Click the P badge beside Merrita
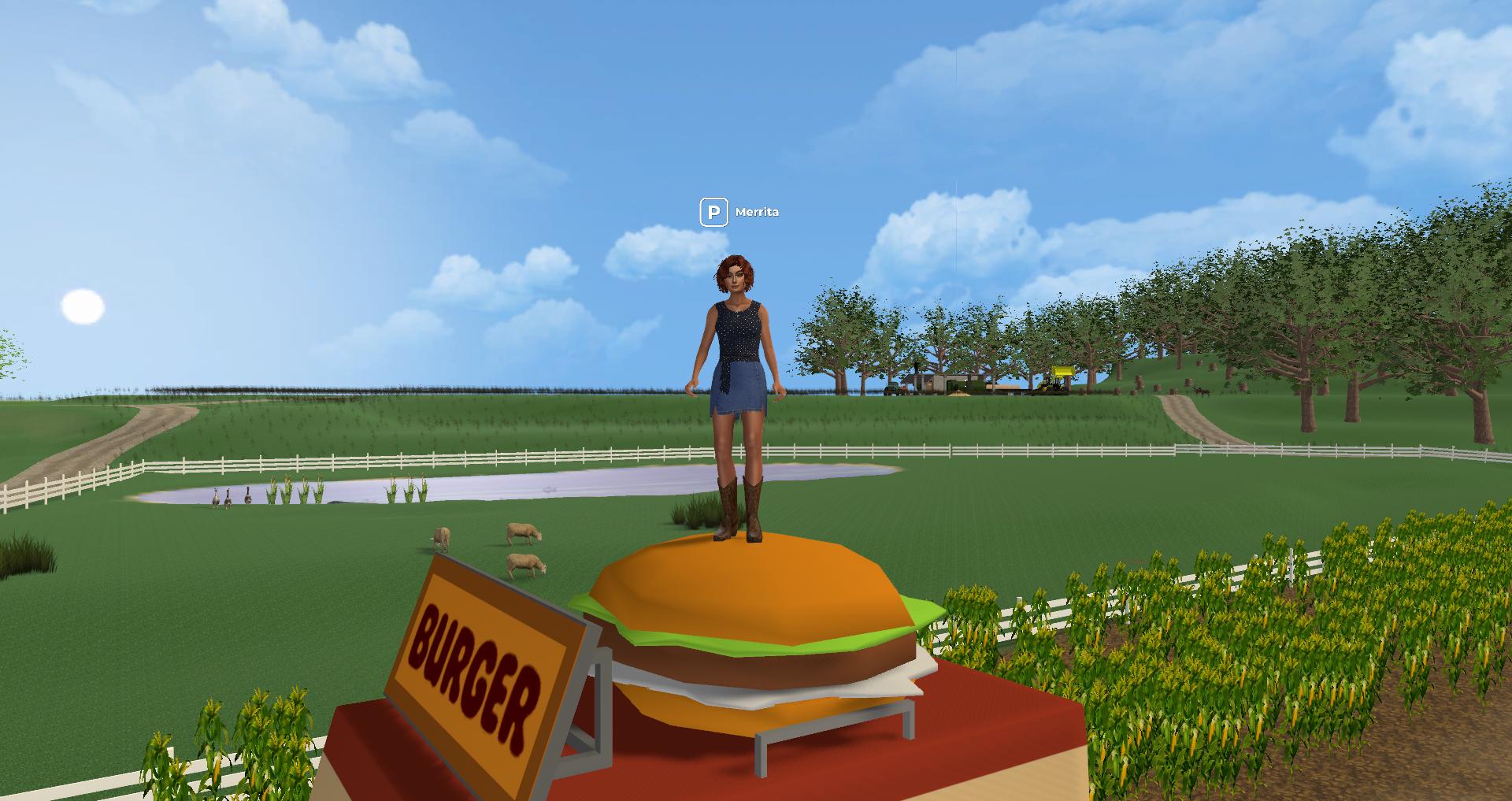This screenshot has width=1512, height=801. click(713, 213)
